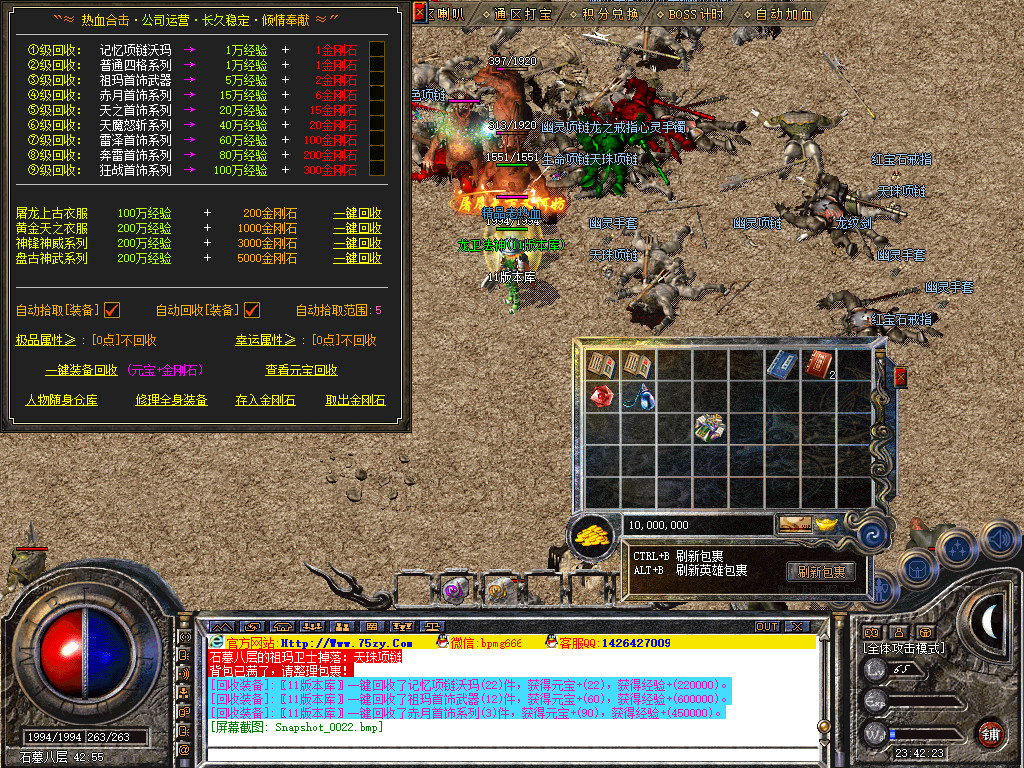Open 查看元宝回收 link
This screenshot has width=1024, height=768.
pyautogui.click(x=301, y=370)
